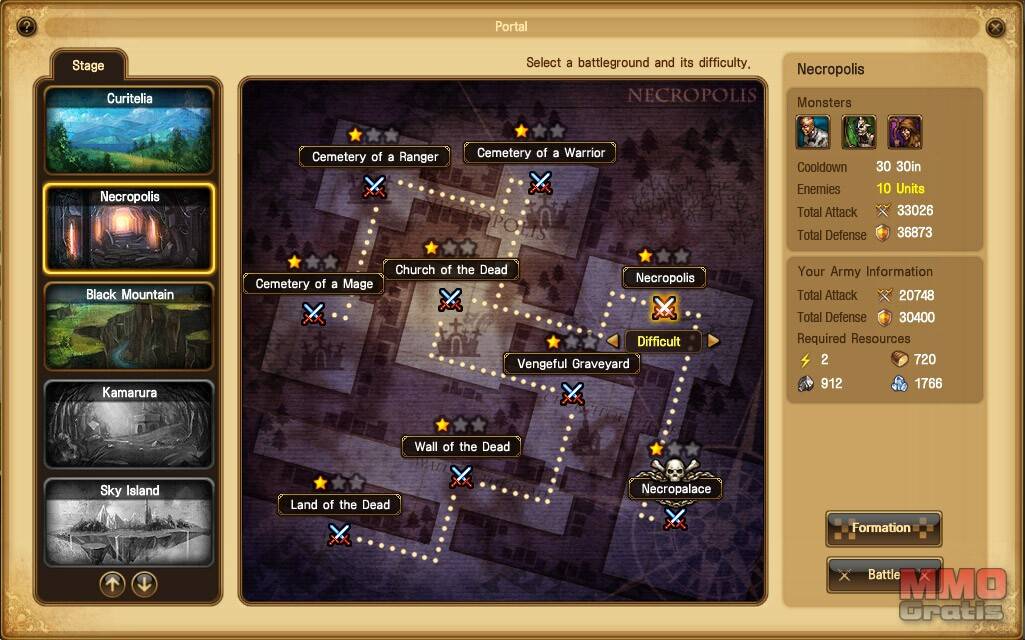Click the stage list down arrow

click(x=145, y=584)
